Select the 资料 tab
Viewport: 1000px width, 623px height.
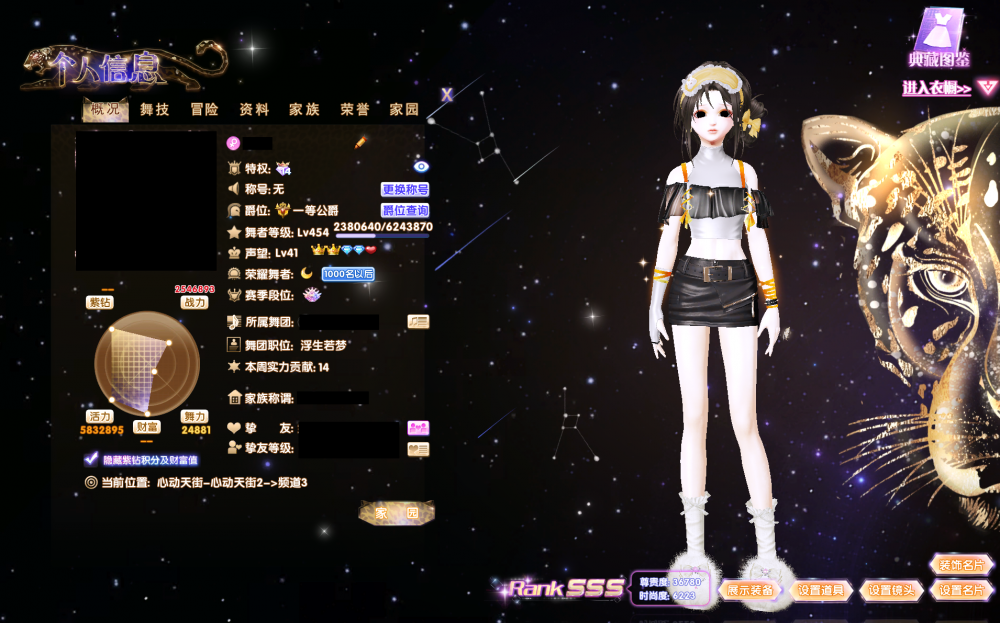click(x=254, y=110)
